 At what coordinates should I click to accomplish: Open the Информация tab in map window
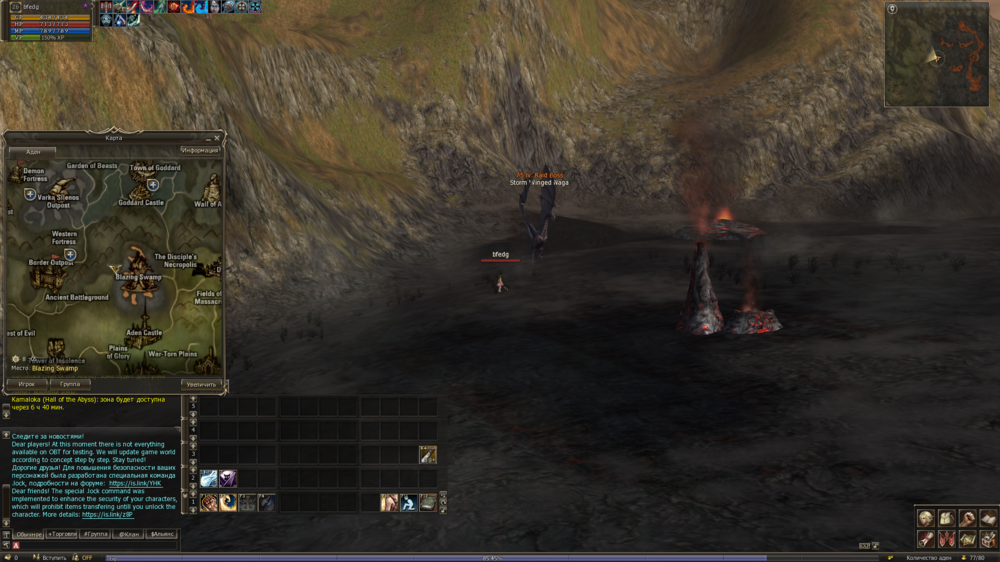(199, 150)
